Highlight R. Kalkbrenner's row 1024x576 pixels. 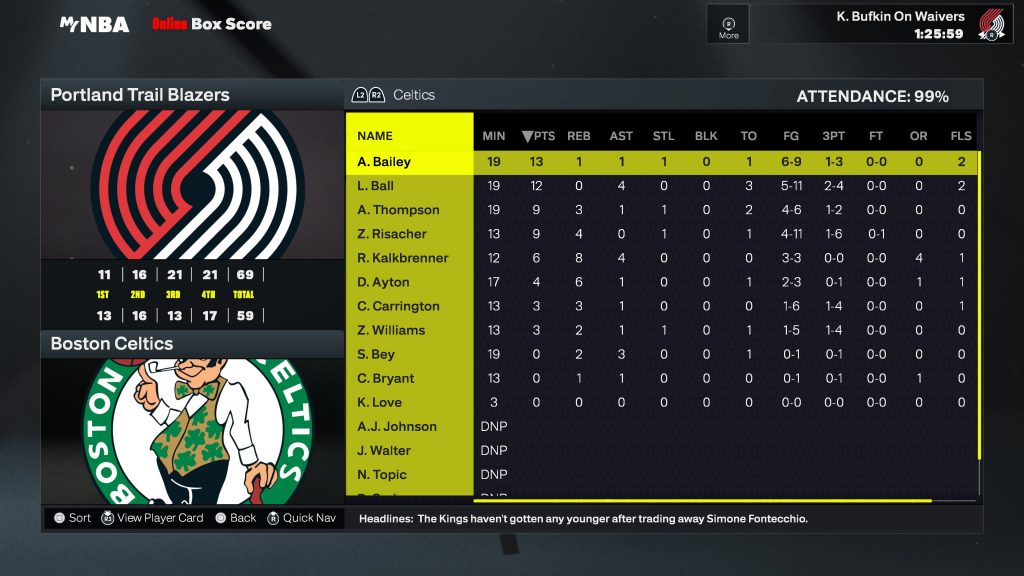[x=403, y=258]
